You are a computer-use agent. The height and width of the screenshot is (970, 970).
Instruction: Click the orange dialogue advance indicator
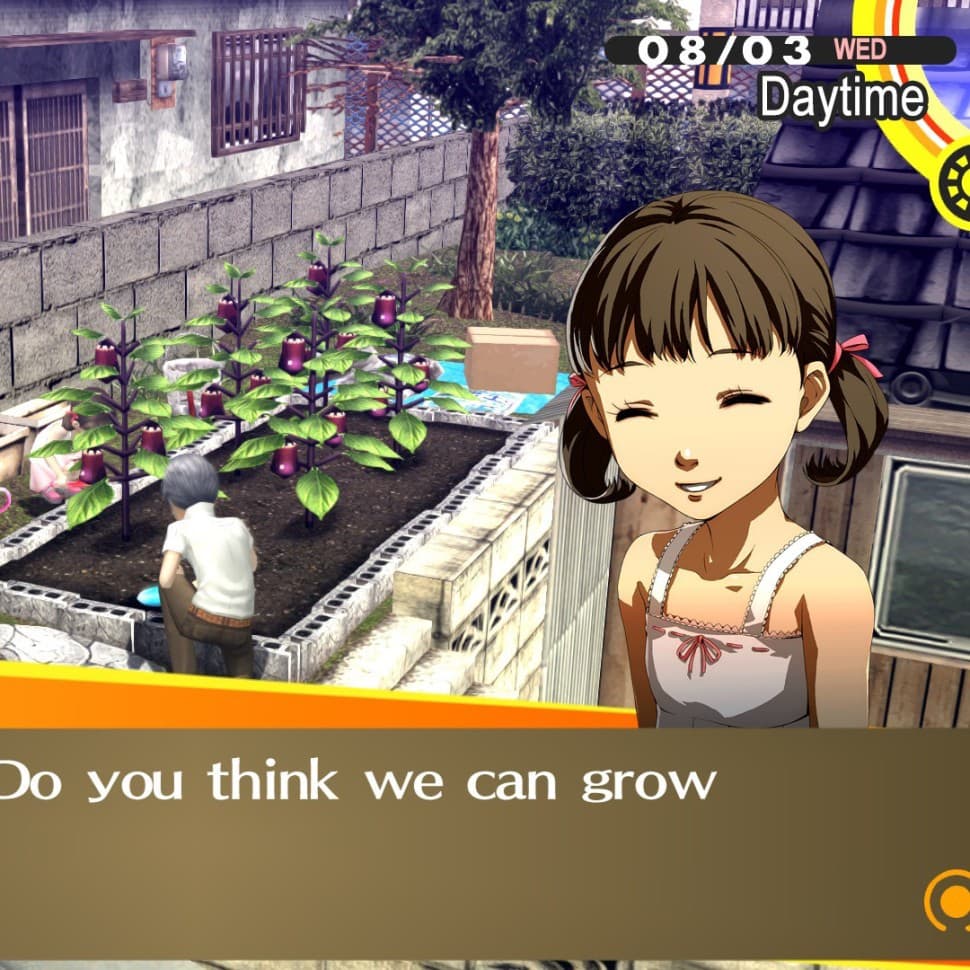click(947, 899)
